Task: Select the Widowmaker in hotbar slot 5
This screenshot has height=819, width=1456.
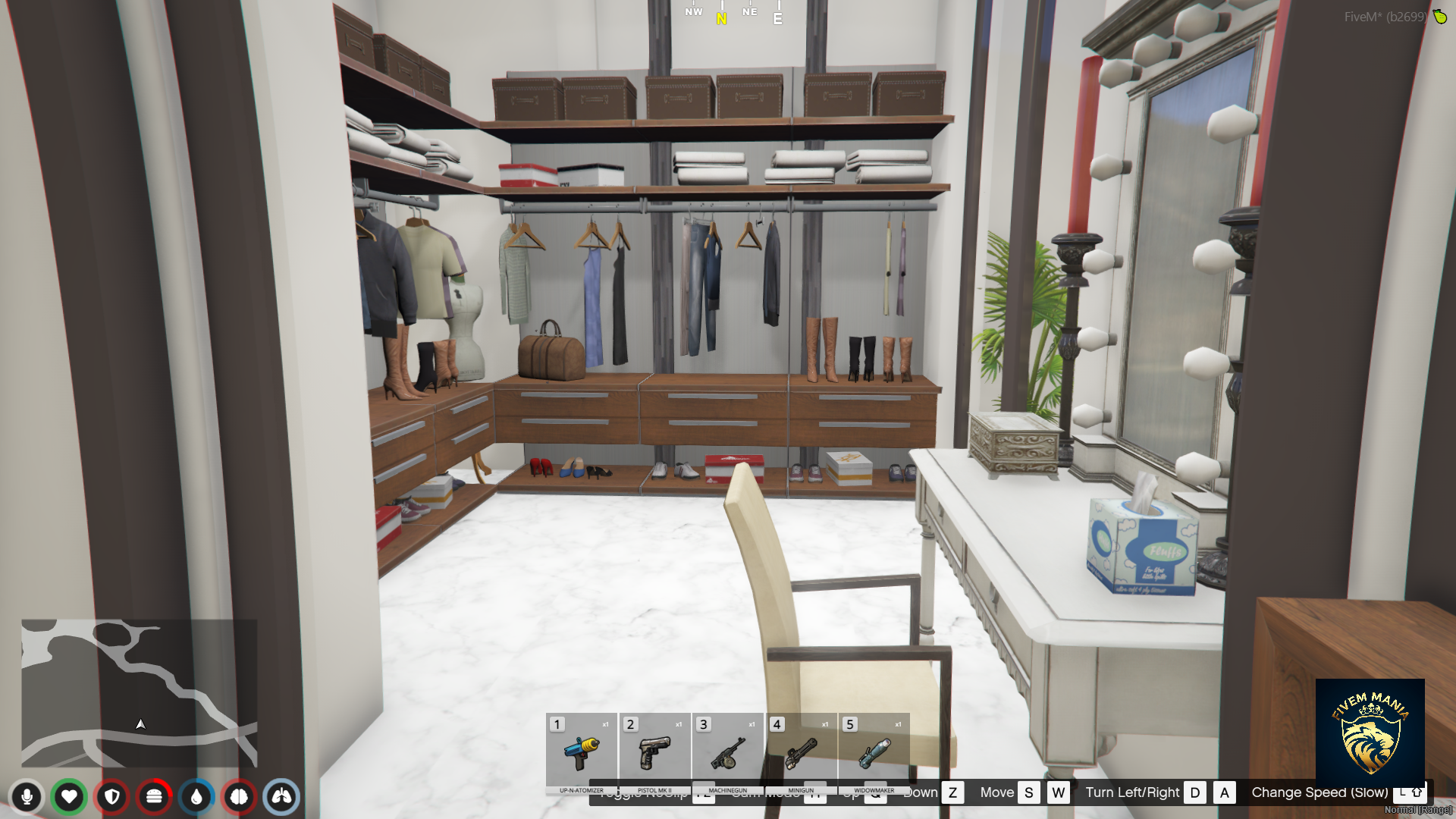Action: point(874,755)
